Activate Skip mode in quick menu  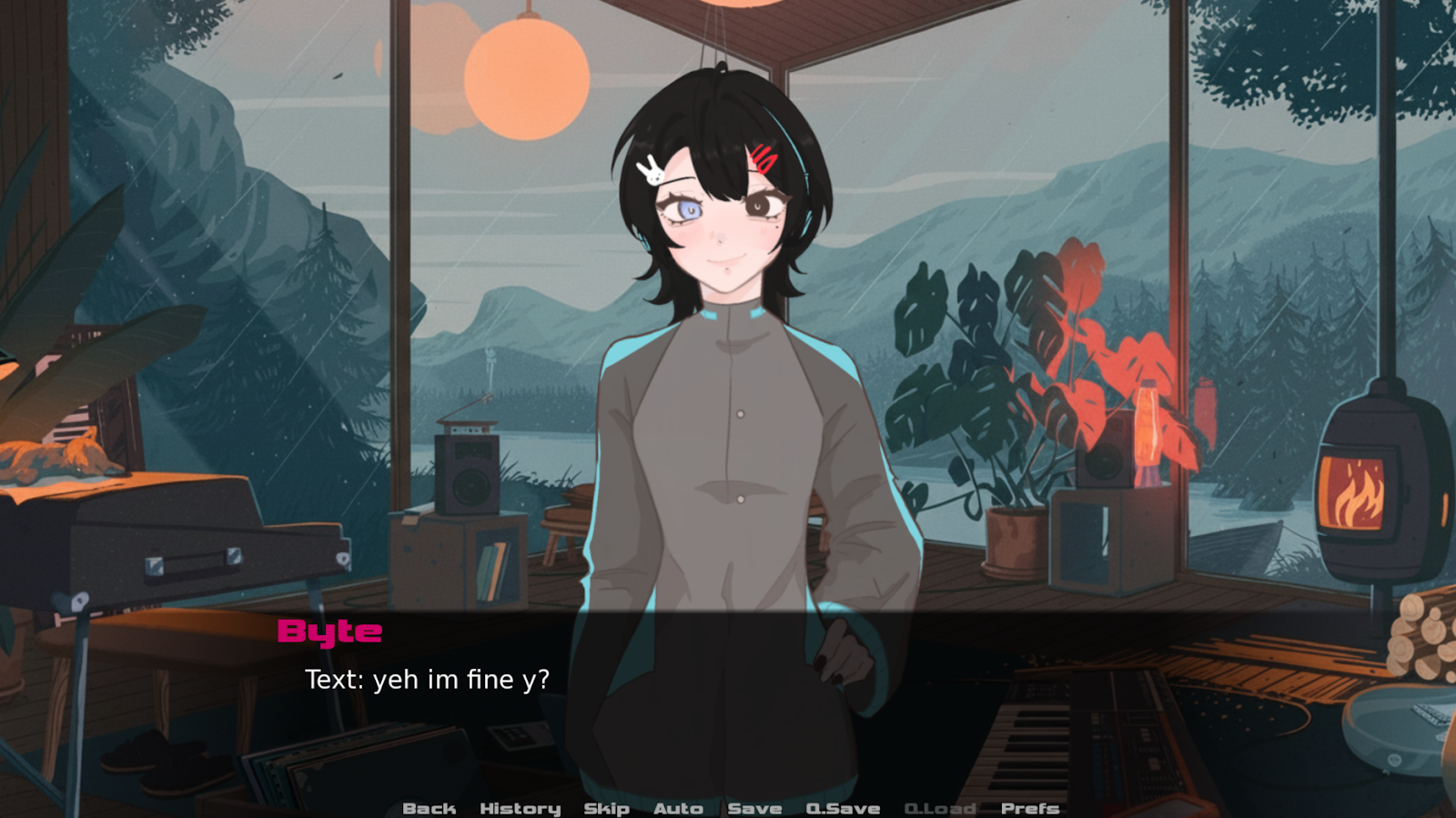tap(606, 808)
